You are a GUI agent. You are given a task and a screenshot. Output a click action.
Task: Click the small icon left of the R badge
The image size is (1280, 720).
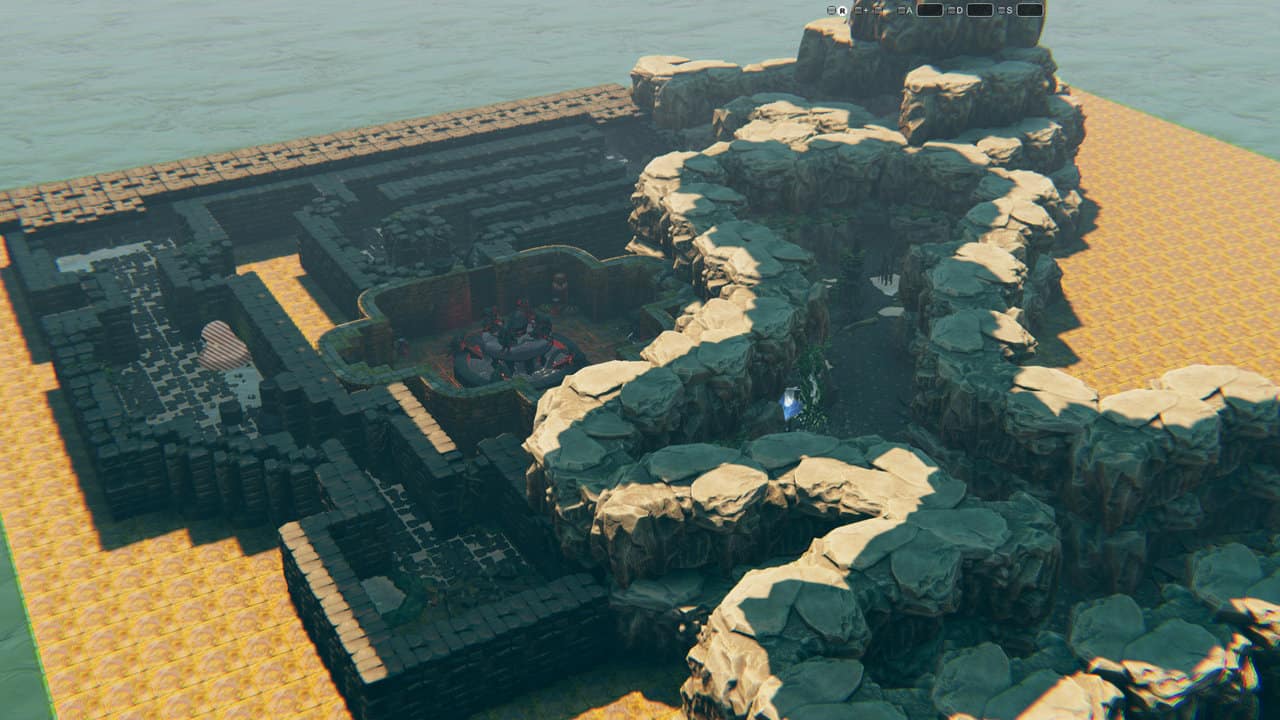click(x=832, y=10)
